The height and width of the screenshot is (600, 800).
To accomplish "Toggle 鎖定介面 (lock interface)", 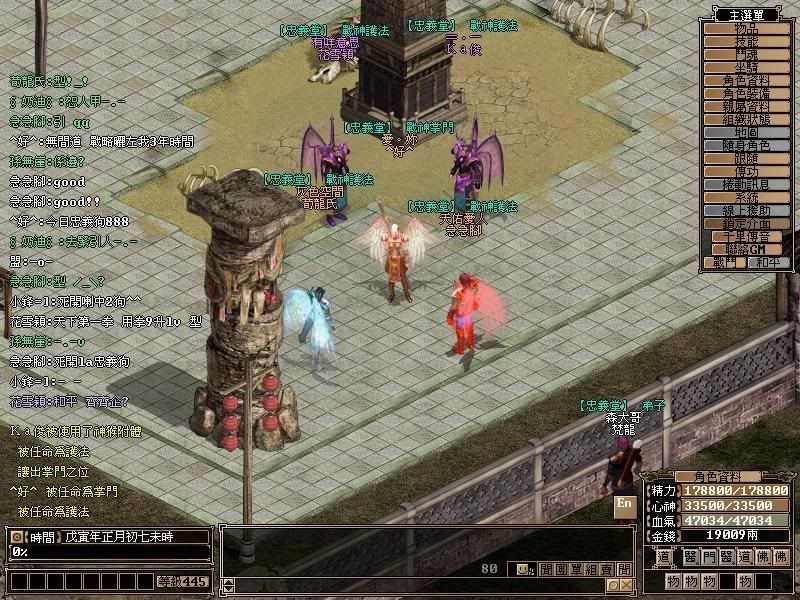I will tap(748, 223).
